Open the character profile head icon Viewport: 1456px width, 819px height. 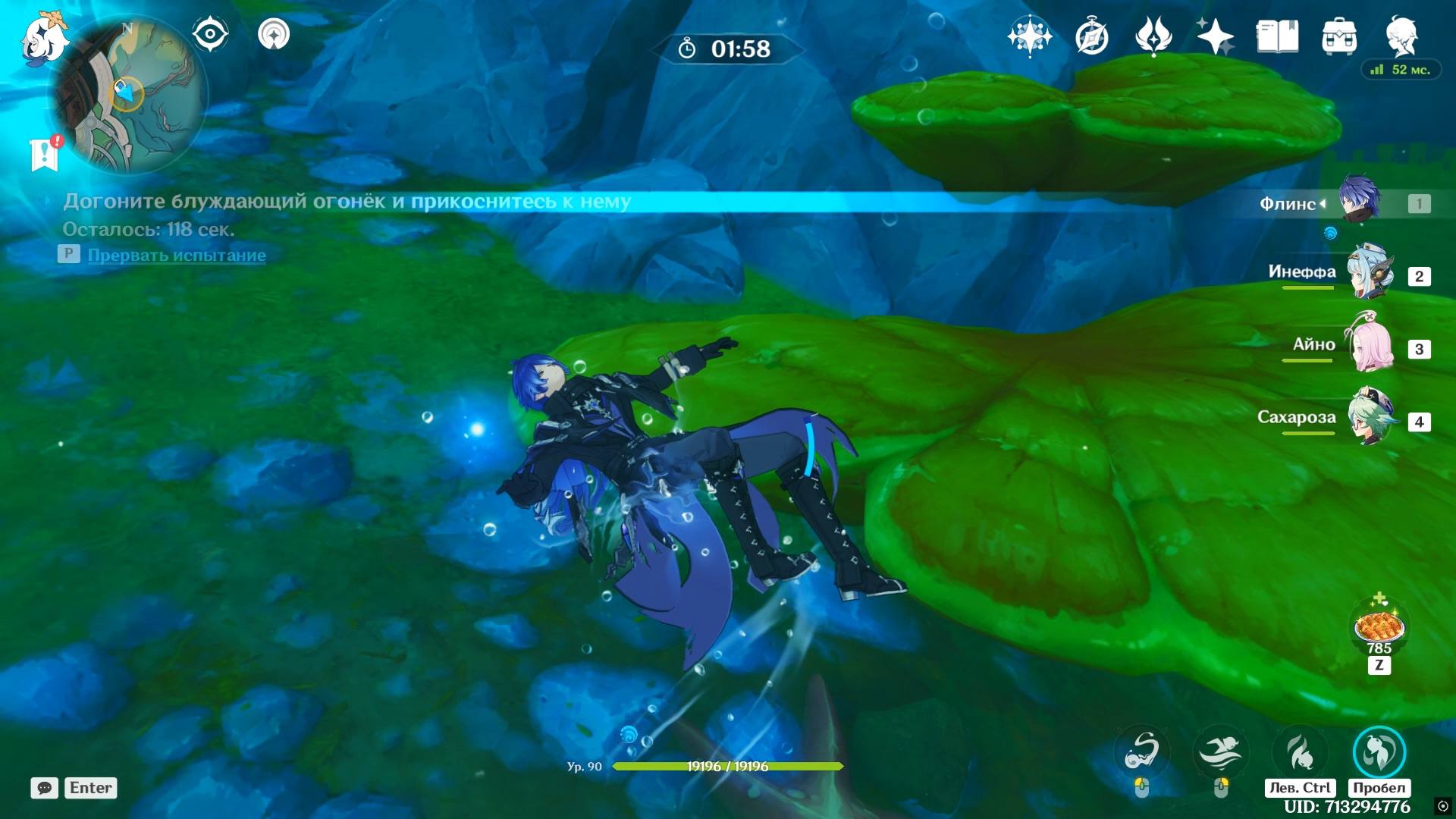(1401, 36)
